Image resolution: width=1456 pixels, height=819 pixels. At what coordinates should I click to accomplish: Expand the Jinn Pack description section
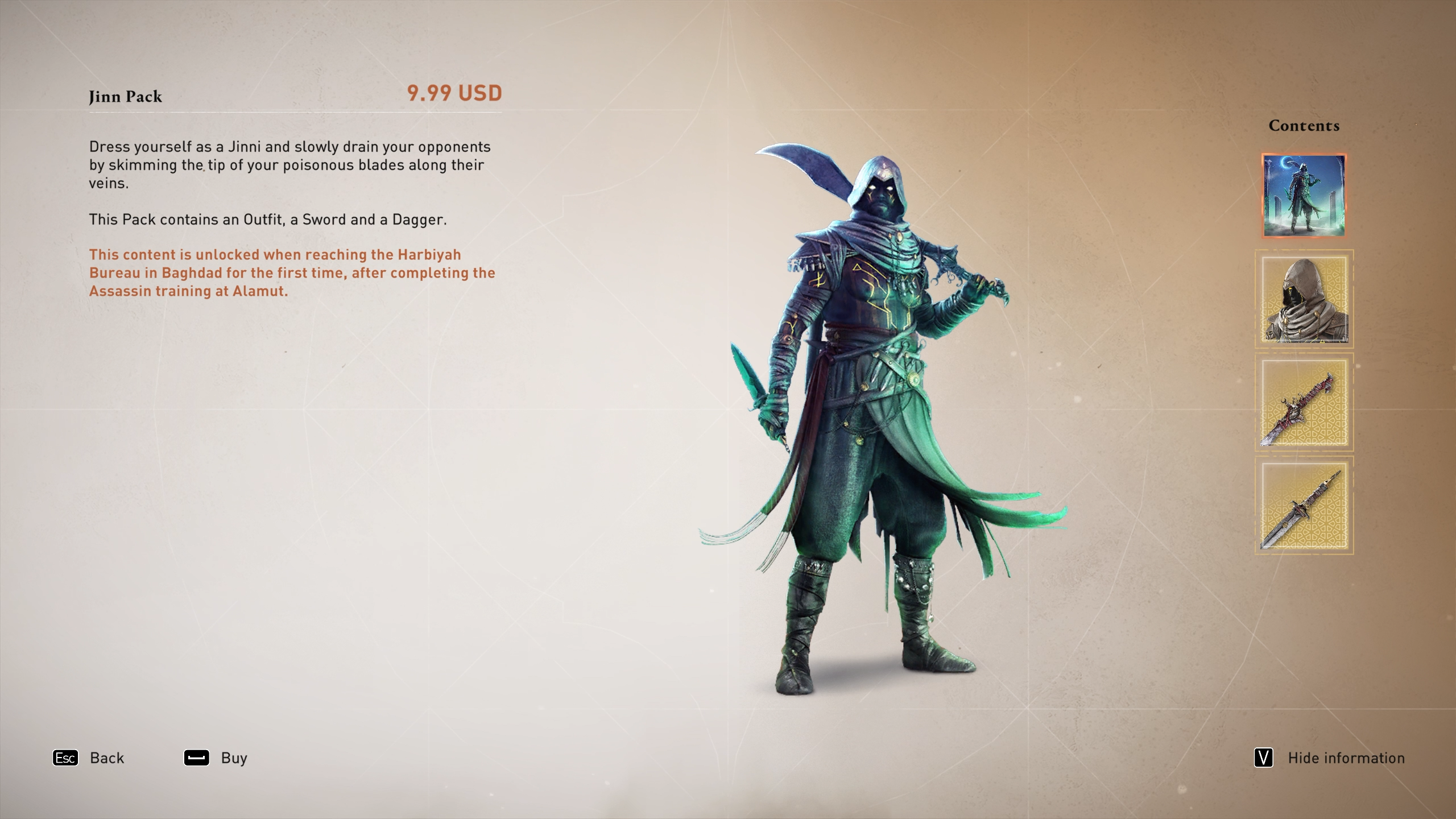pos(289,166)
